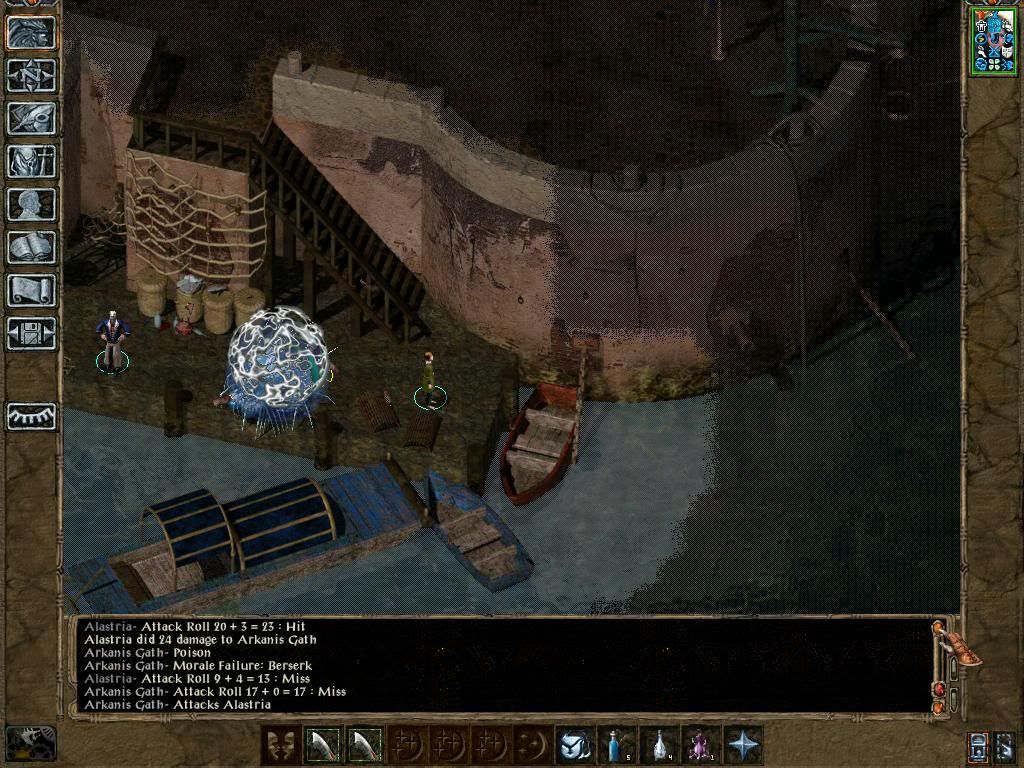Use the purple potion quick item
Viewport: 1024px width, 768px height.
pos(701,746)
